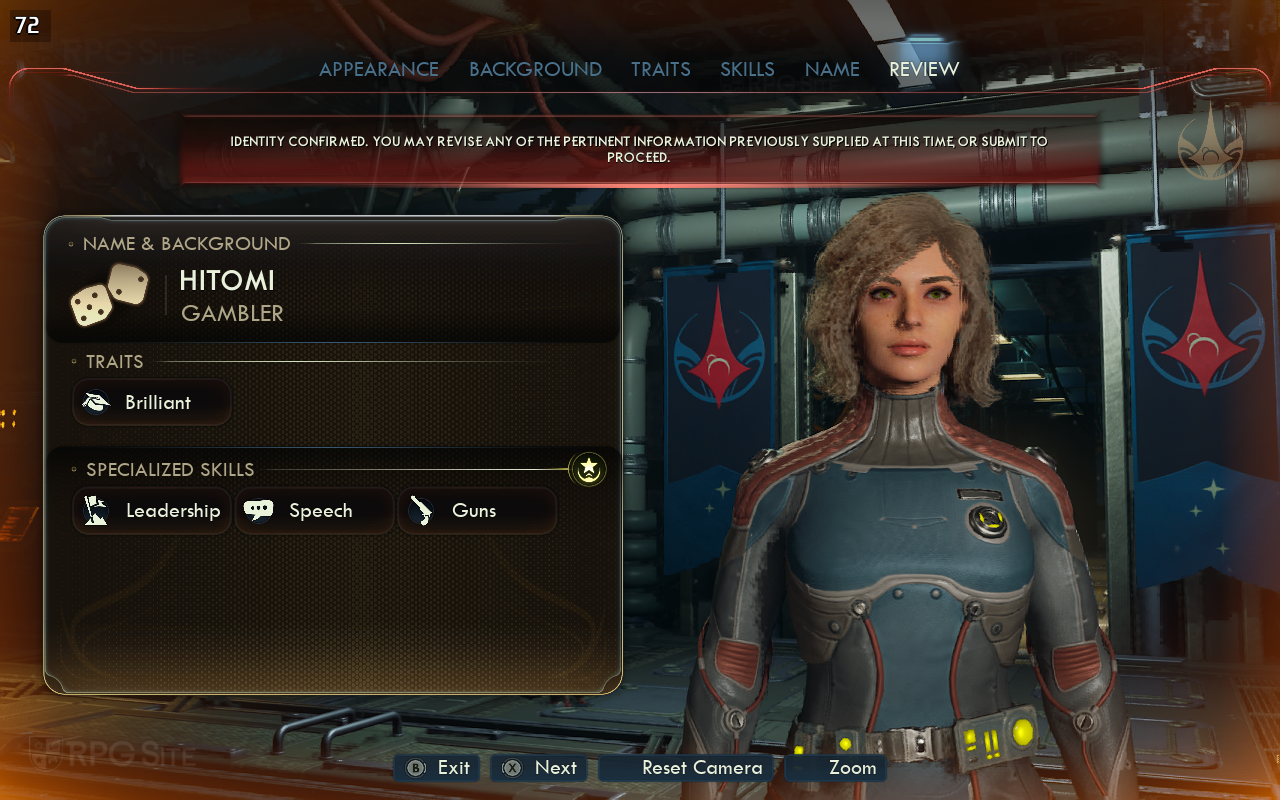The image size is (1280, 800).
Task: Select the Skills tab
Action: point(747,69)
